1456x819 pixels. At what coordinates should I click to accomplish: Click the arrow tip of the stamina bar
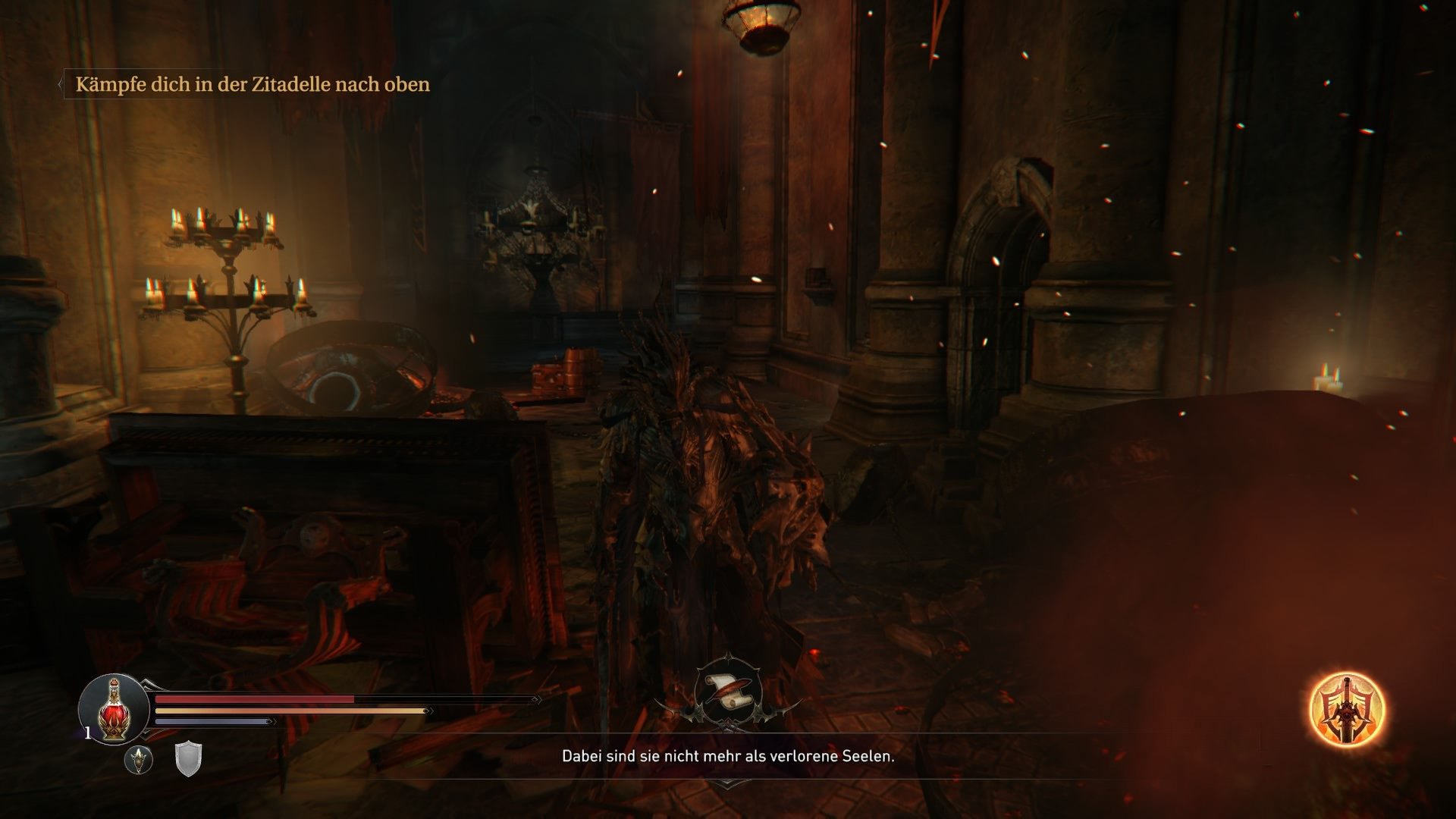pos(428,710)
